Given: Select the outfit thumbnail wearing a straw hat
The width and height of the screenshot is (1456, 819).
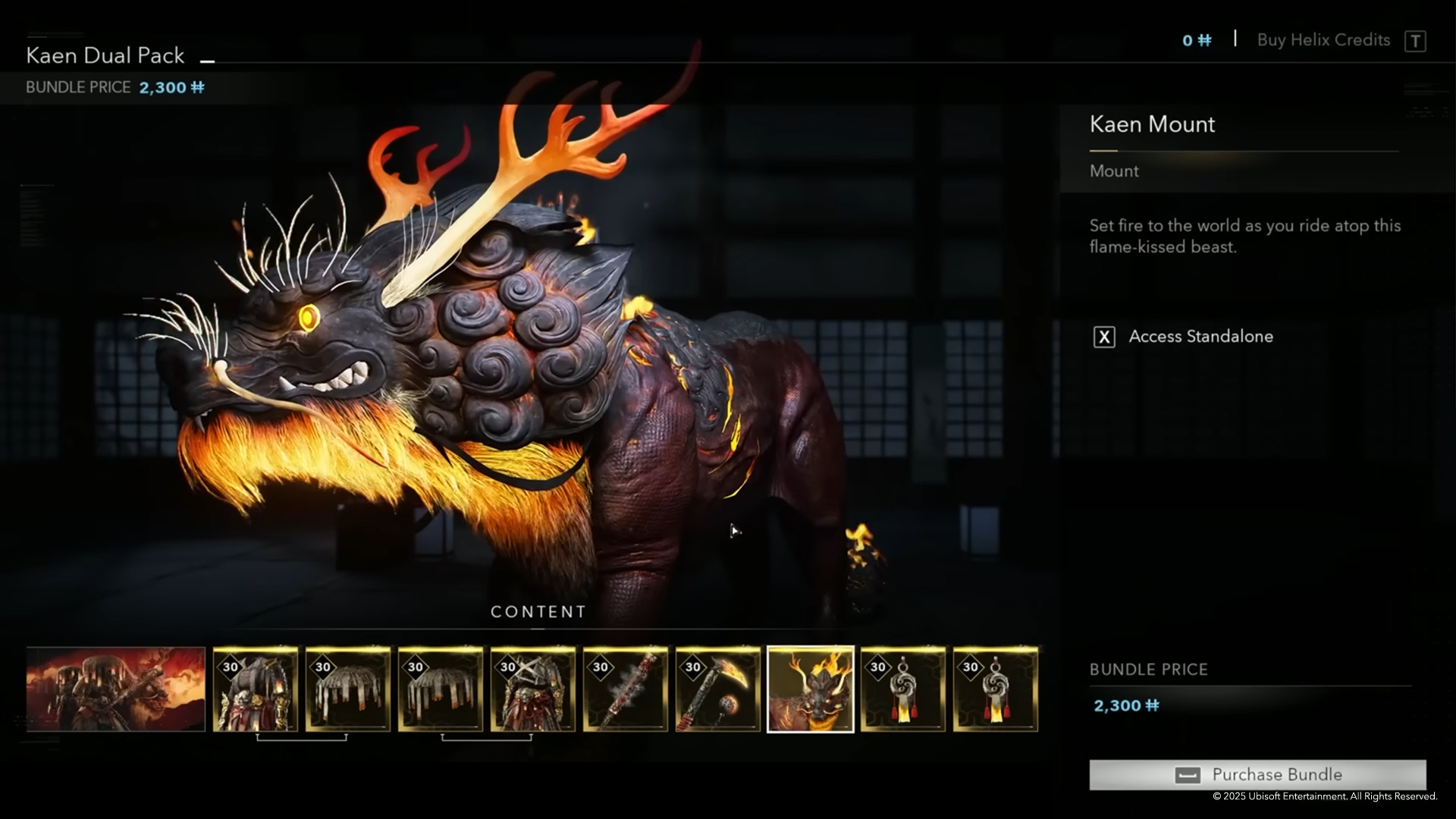Looking at the screenshot, I should click(256, 689).
